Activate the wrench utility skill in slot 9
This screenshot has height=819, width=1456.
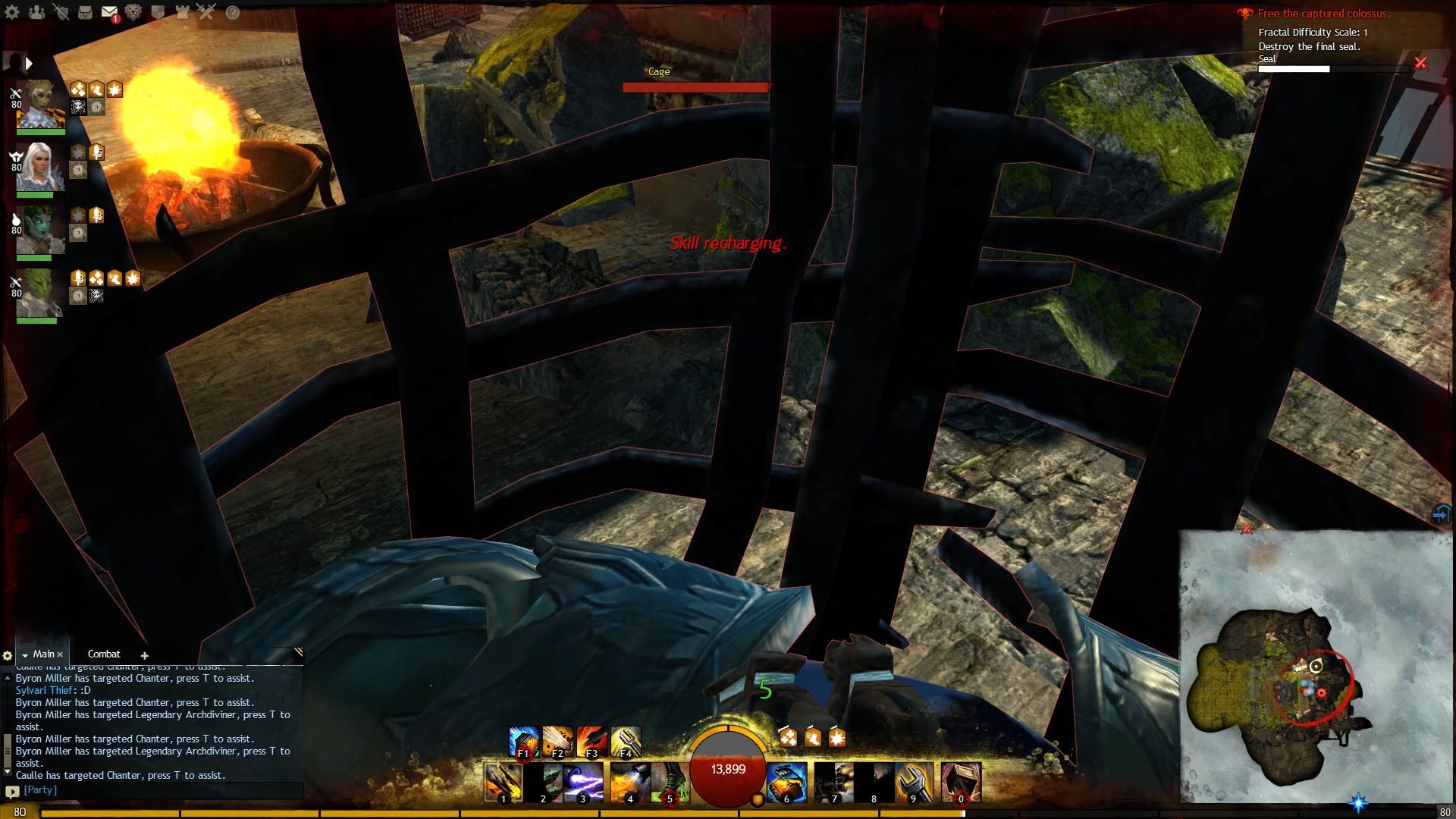click(912, 781)
